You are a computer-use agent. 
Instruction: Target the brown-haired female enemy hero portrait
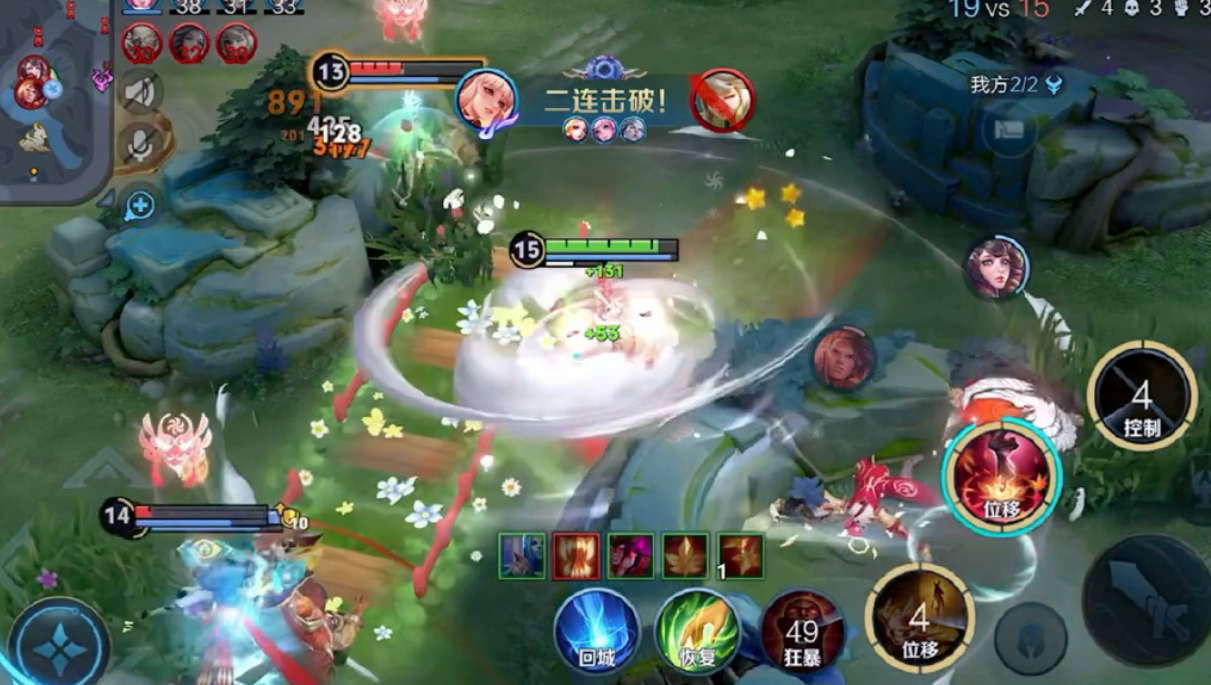(x=996, y=267)
